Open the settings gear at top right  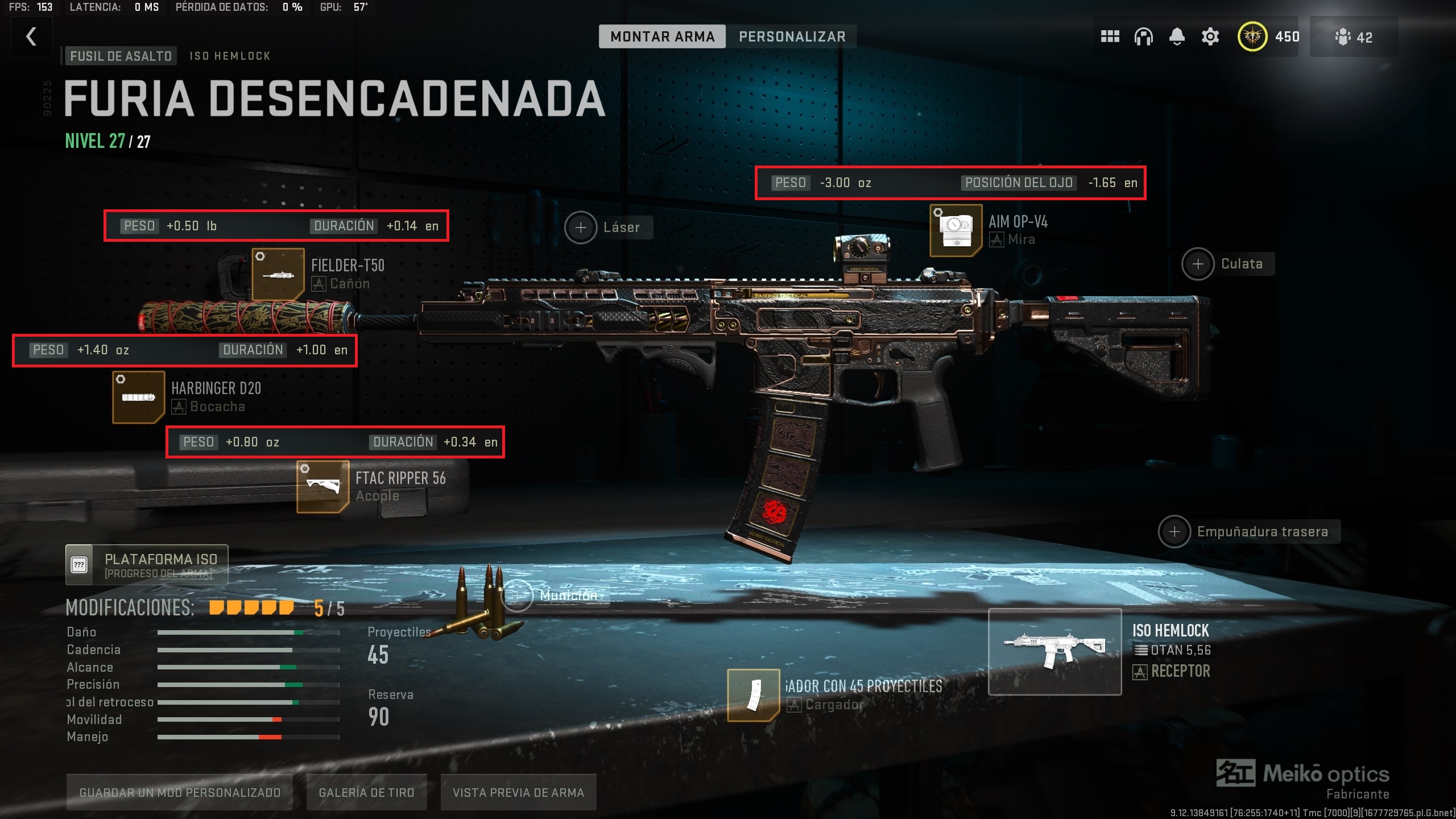tap(1209, 36)
